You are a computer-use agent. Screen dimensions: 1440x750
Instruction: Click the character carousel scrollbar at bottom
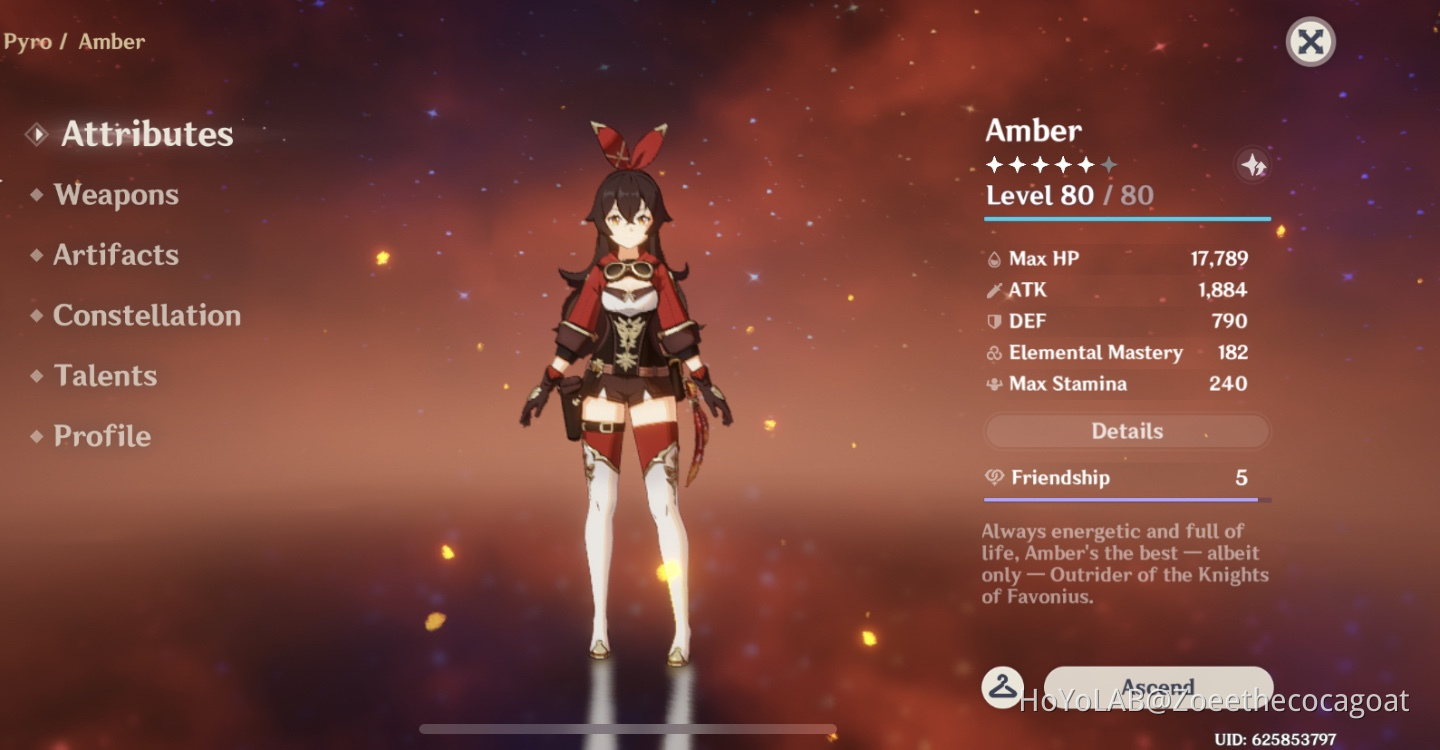tap(627, 728)
